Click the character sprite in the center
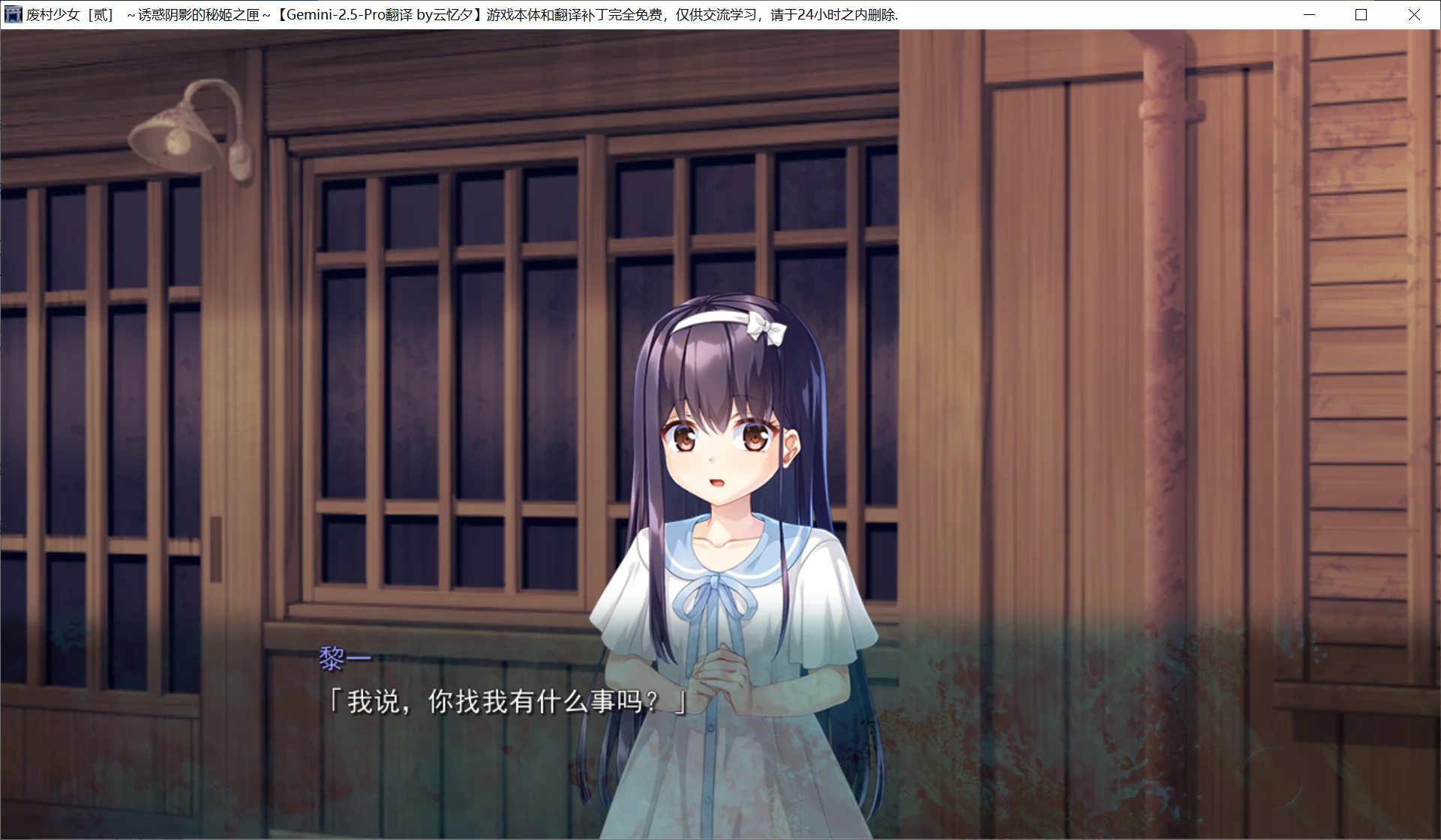 tap(720, 487)
